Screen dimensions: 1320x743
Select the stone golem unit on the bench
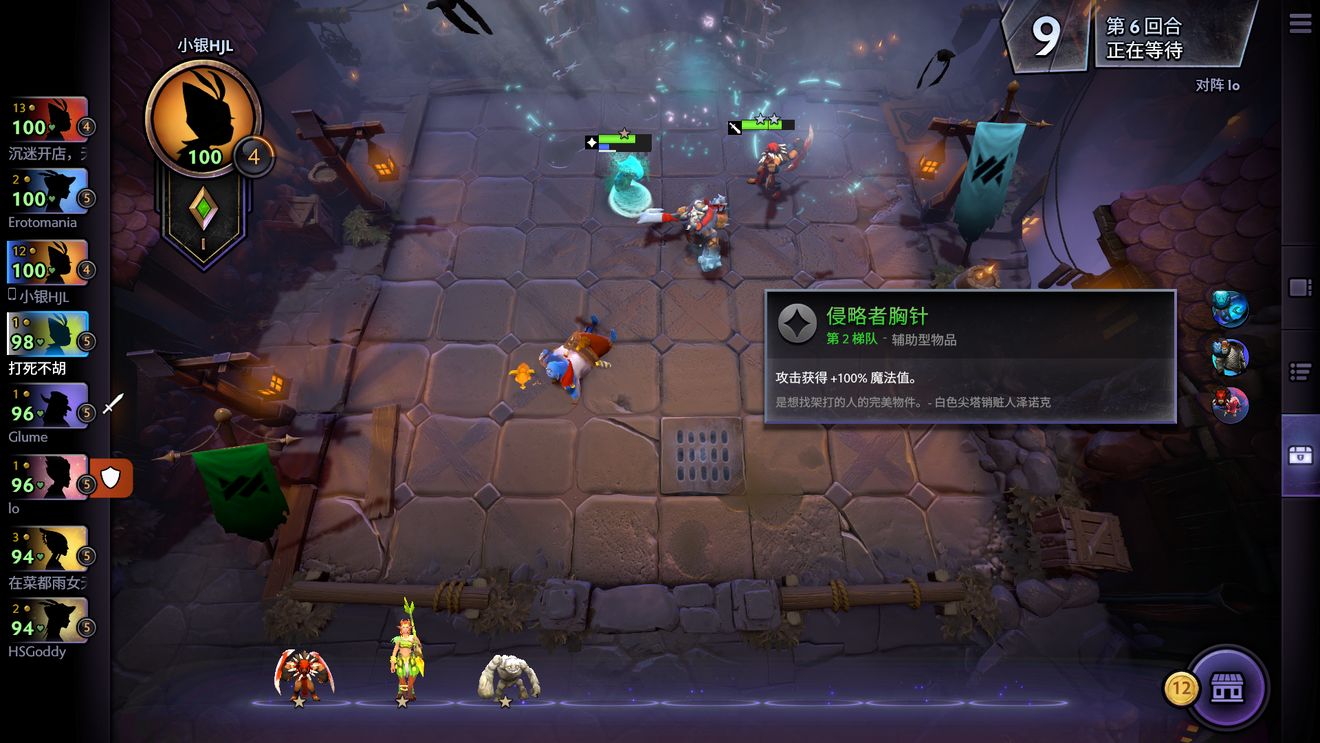509,675
